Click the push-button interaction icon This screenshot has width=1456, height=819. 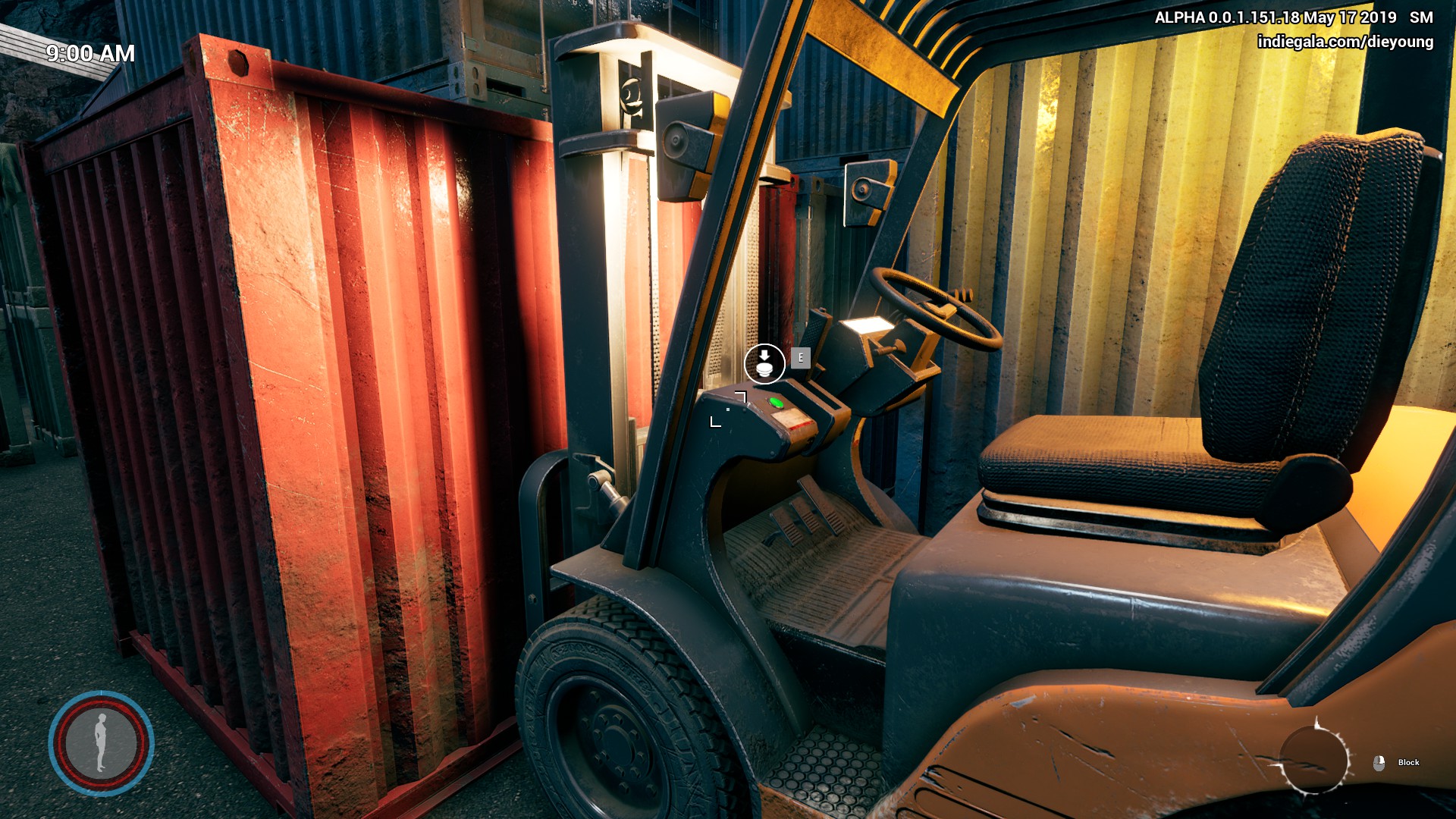764,363
